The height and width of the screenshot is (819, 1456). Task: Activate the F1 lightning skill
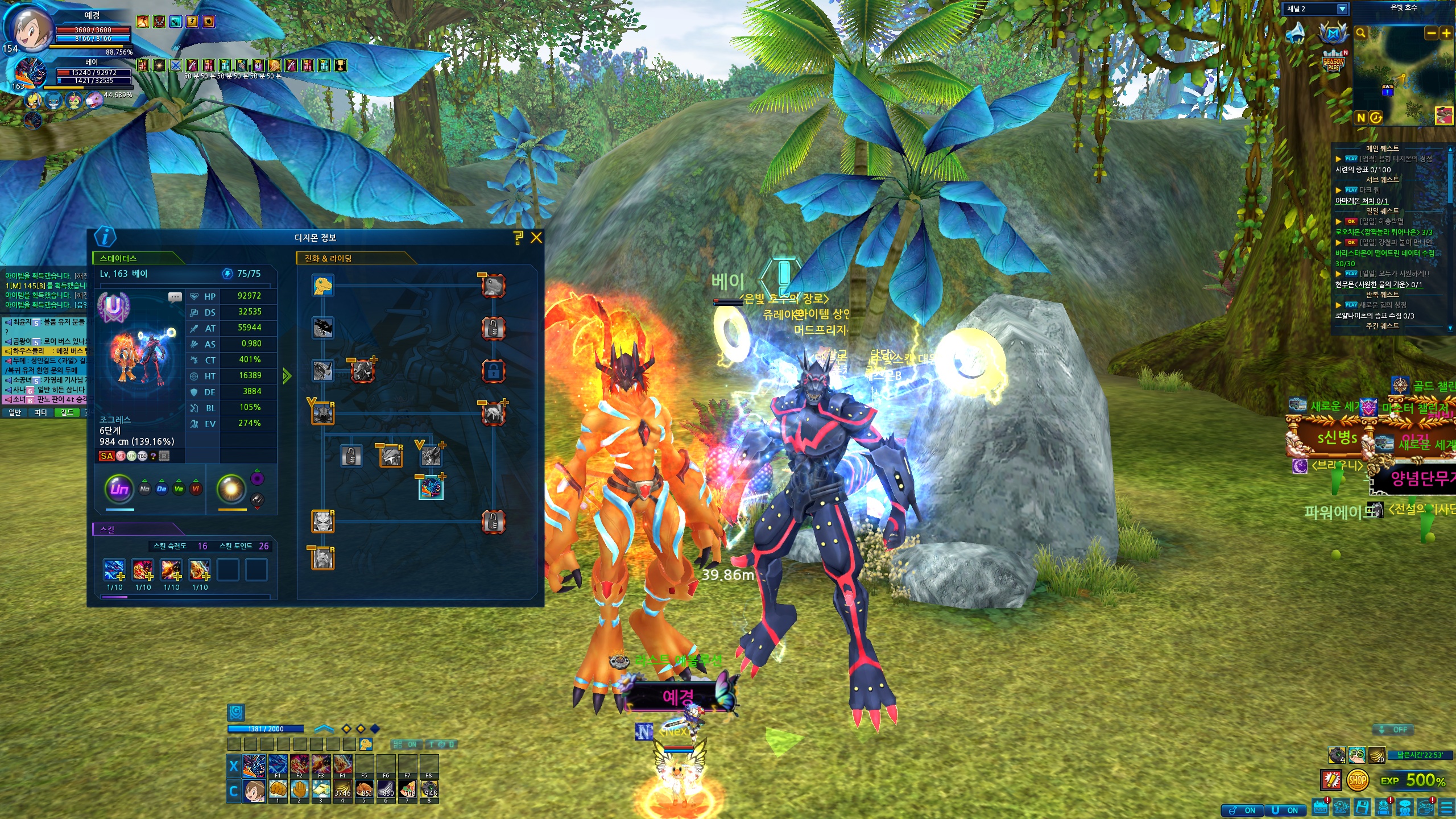(x=278, y=765)
